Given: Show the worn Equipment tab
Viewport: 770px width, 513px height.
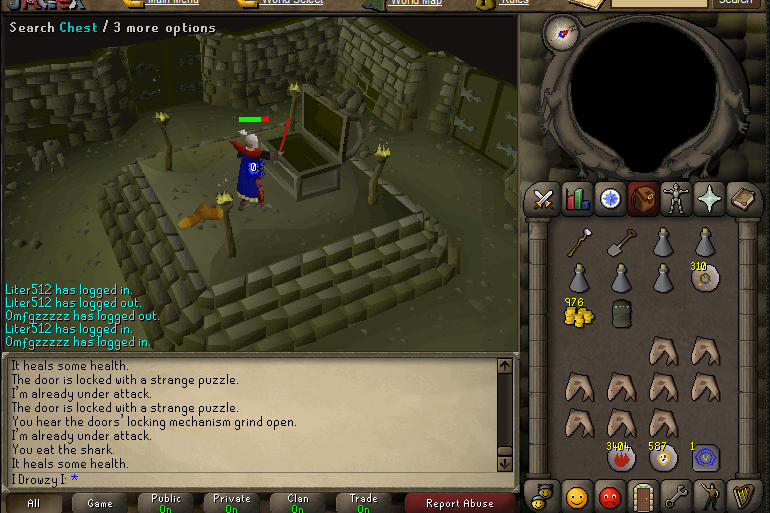Looking at the screenshot, I should click(x=676, y=199).
